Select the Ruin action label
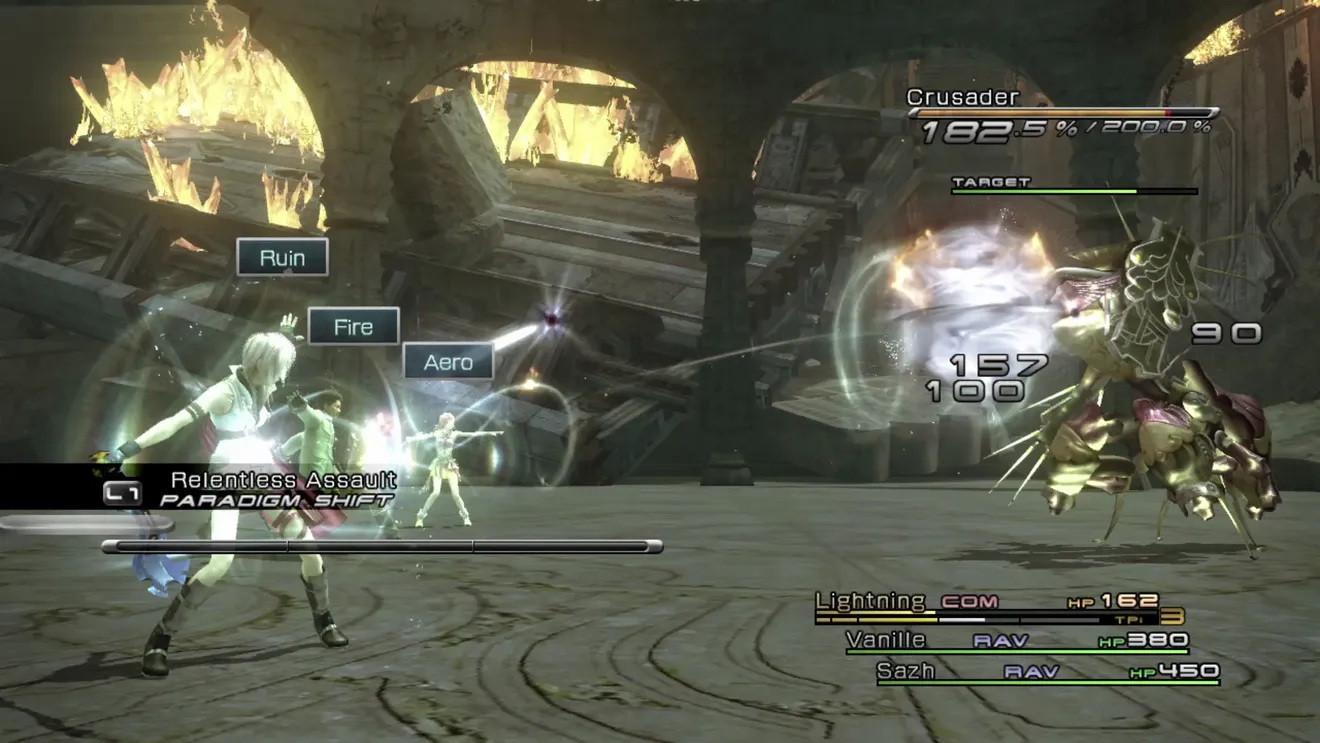 tap(282, 258)
